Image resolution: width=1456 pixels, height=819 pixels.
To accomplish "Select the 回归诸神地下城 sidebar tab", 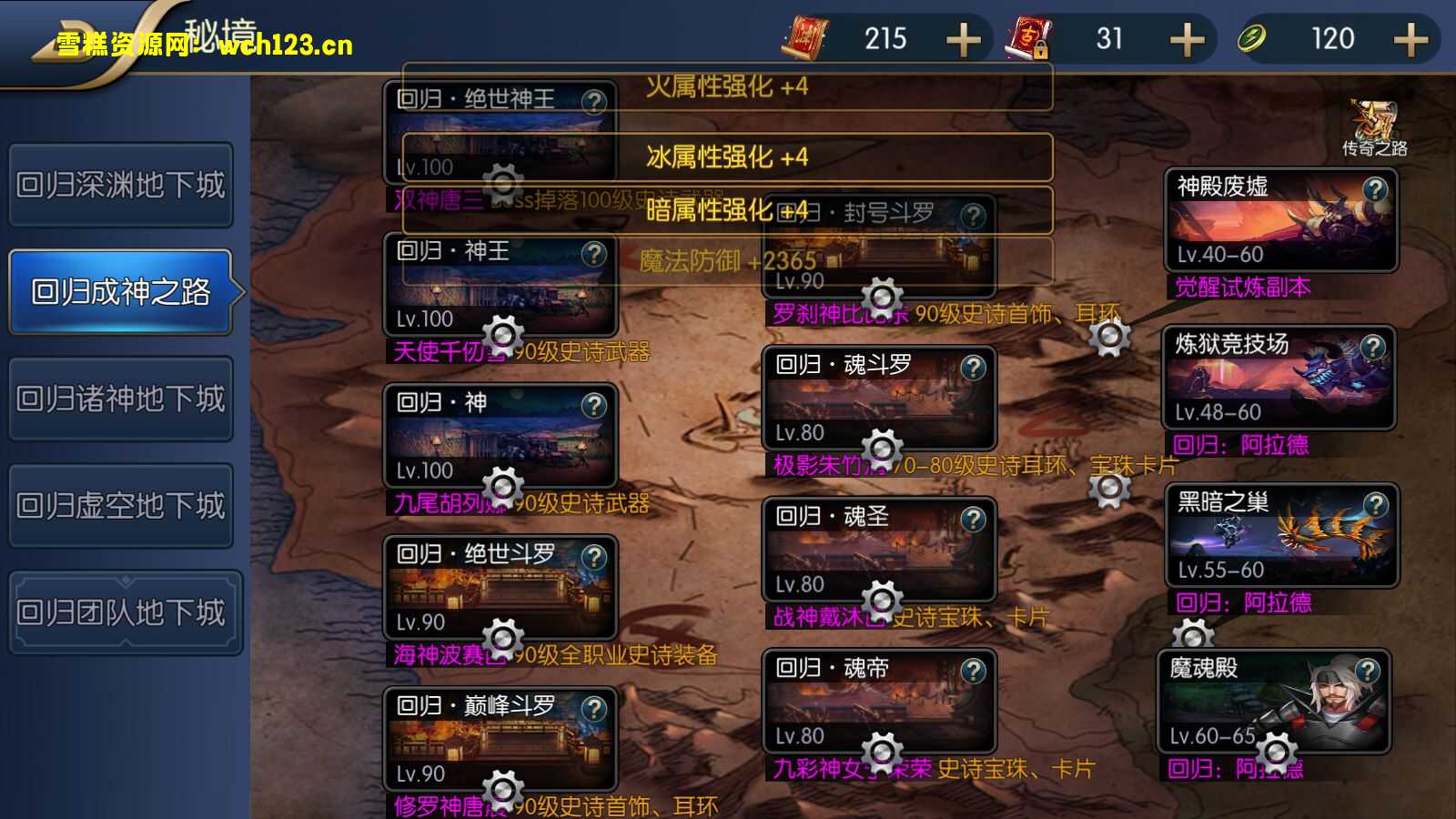I will (x=121, y=399).
